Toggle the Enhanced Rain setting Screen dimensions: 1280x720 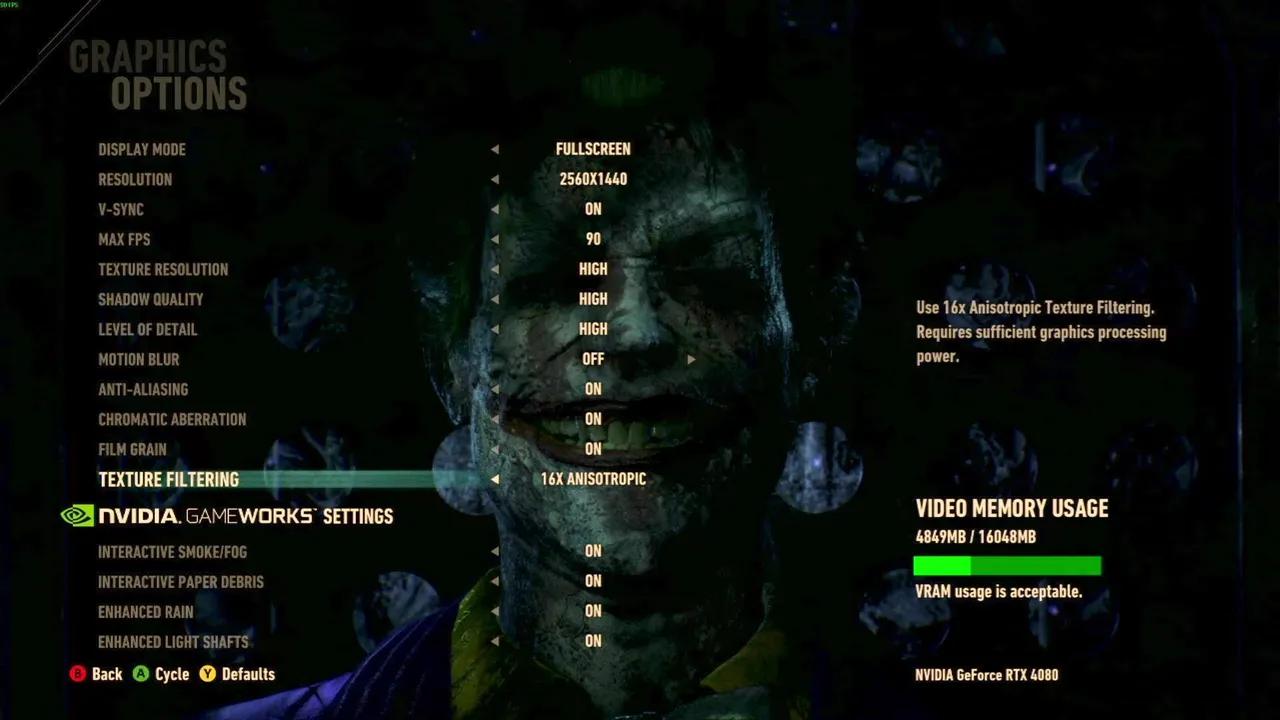coord(146,611)
